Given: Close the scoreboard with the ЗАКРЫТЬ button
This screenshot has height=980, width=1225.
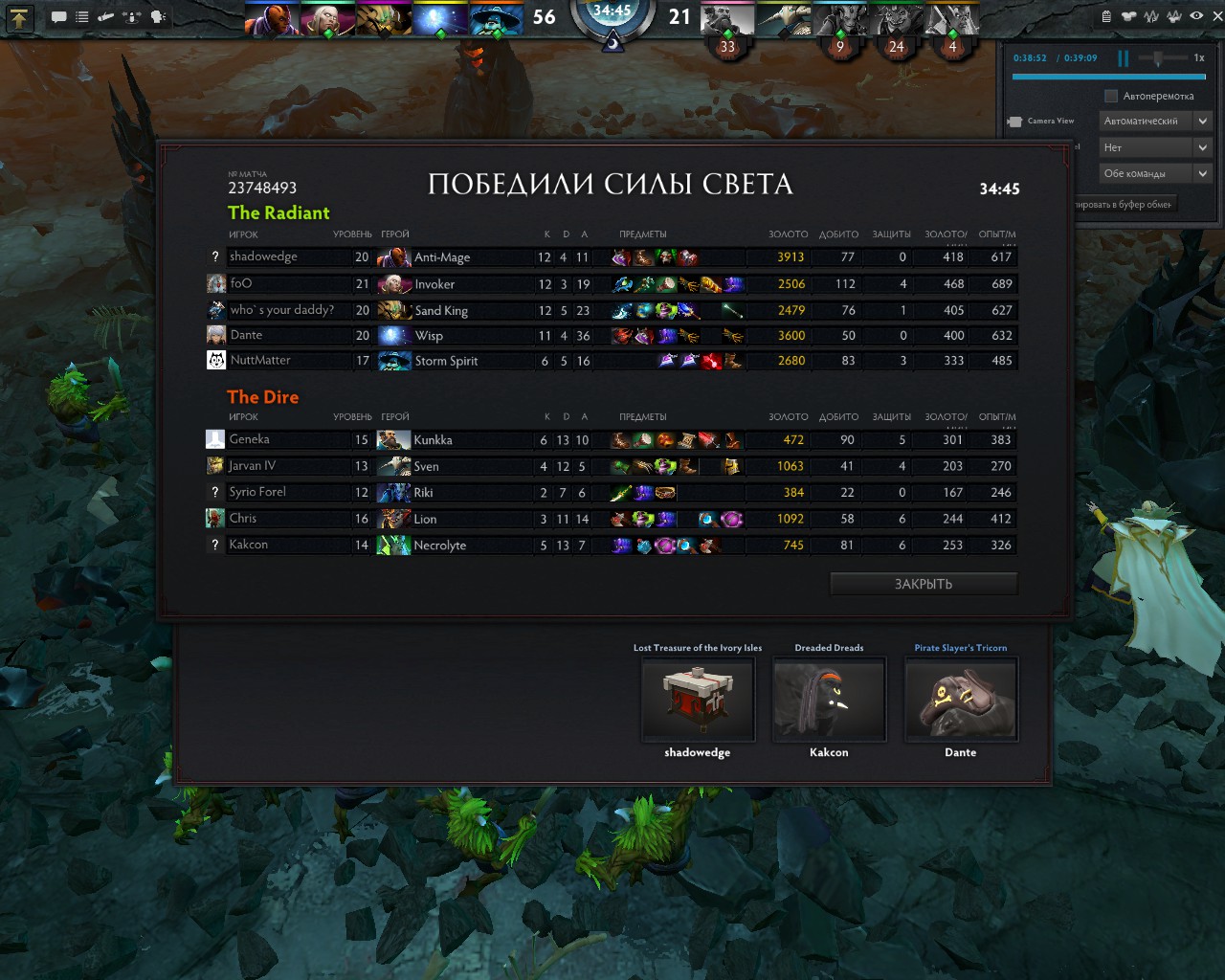Looking at the screenshot, I should point(924,584).
